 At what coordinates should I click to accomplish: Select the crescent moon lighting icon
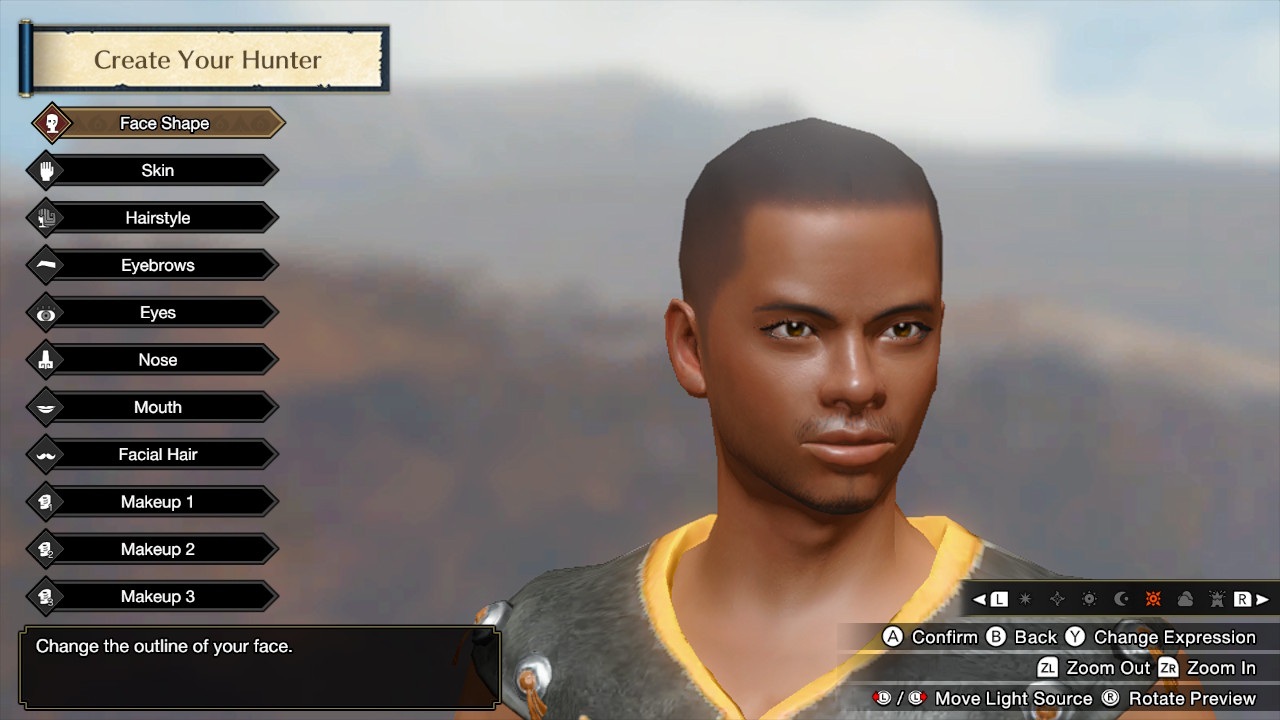1121,599
